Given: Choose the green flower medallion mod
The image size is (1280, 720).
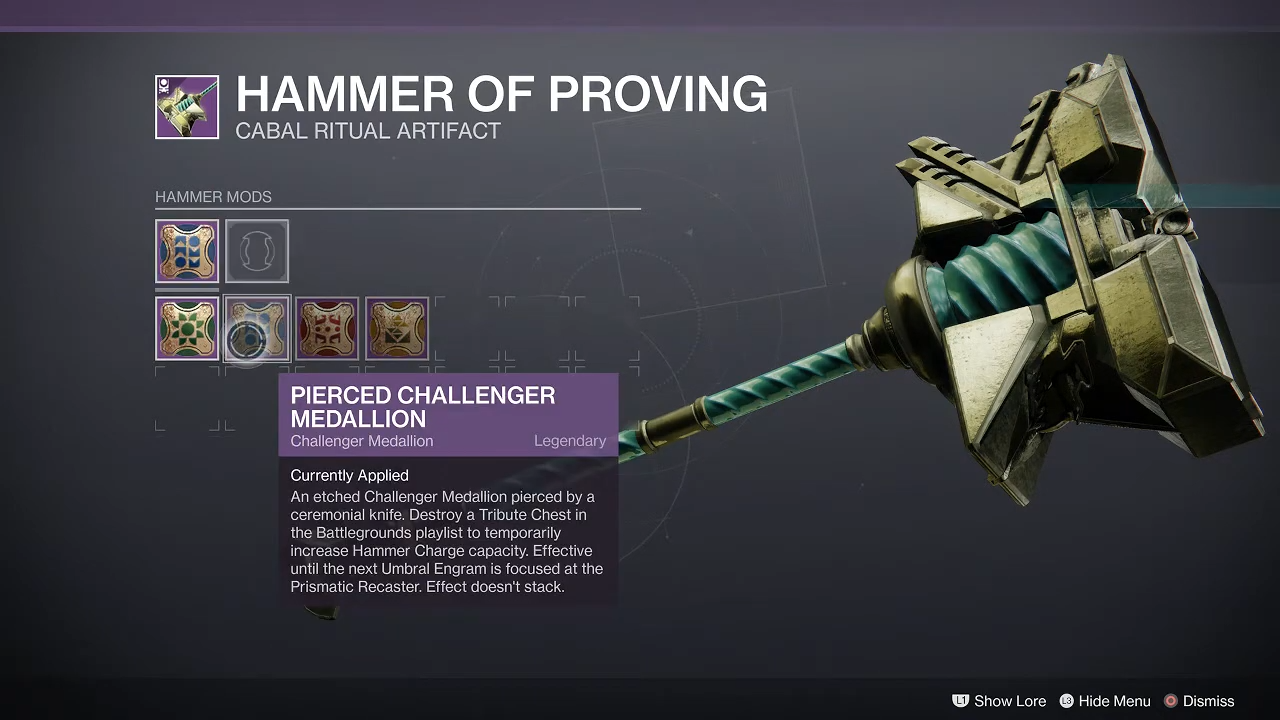Looking at the screenshot, I should 187,328.
